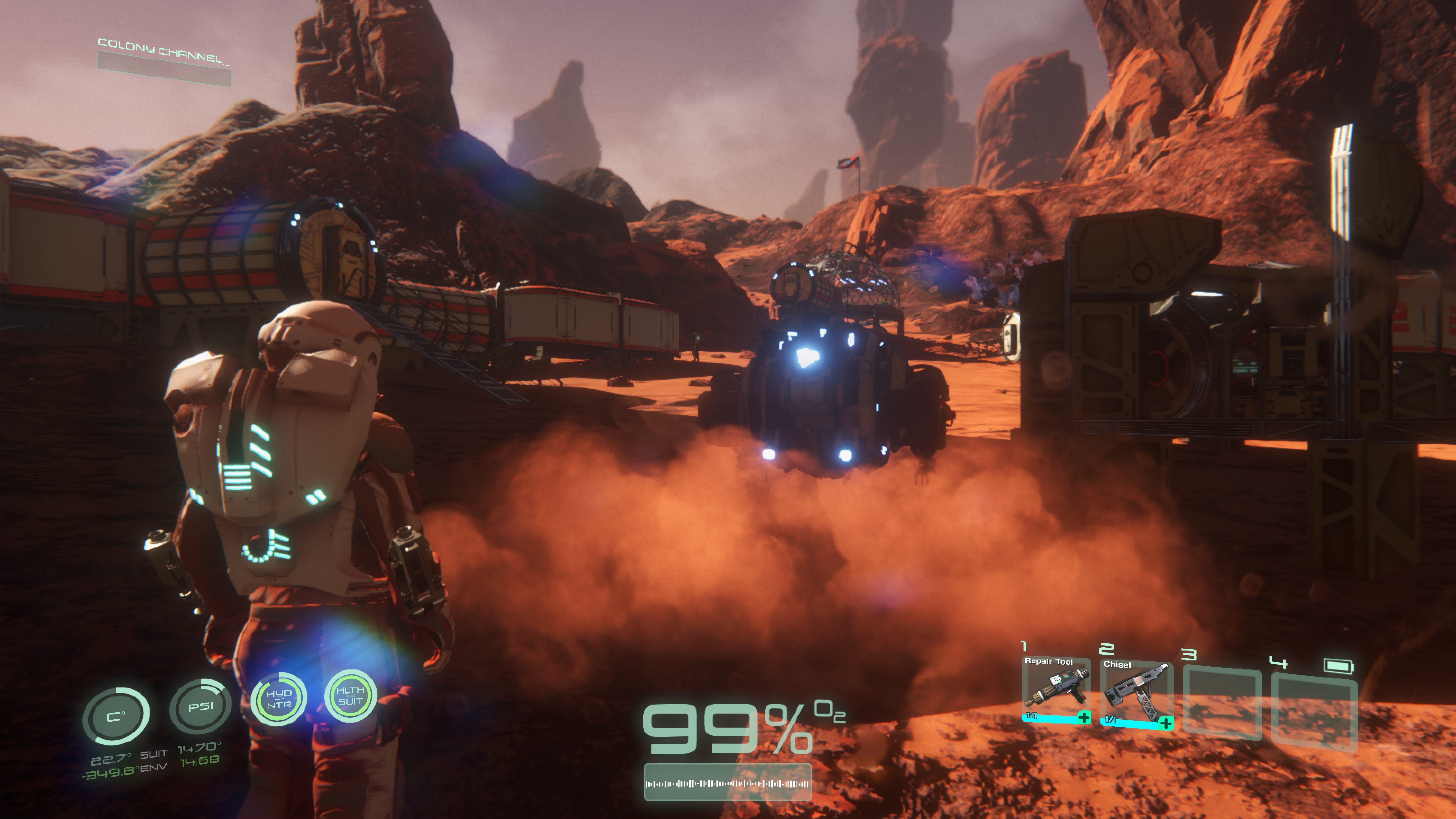Image resolution: width=1456 pixels, height=819 pixels.
Task: Click the C° temperature gauge
Action: pyautogui.click(x=116, y=716)
